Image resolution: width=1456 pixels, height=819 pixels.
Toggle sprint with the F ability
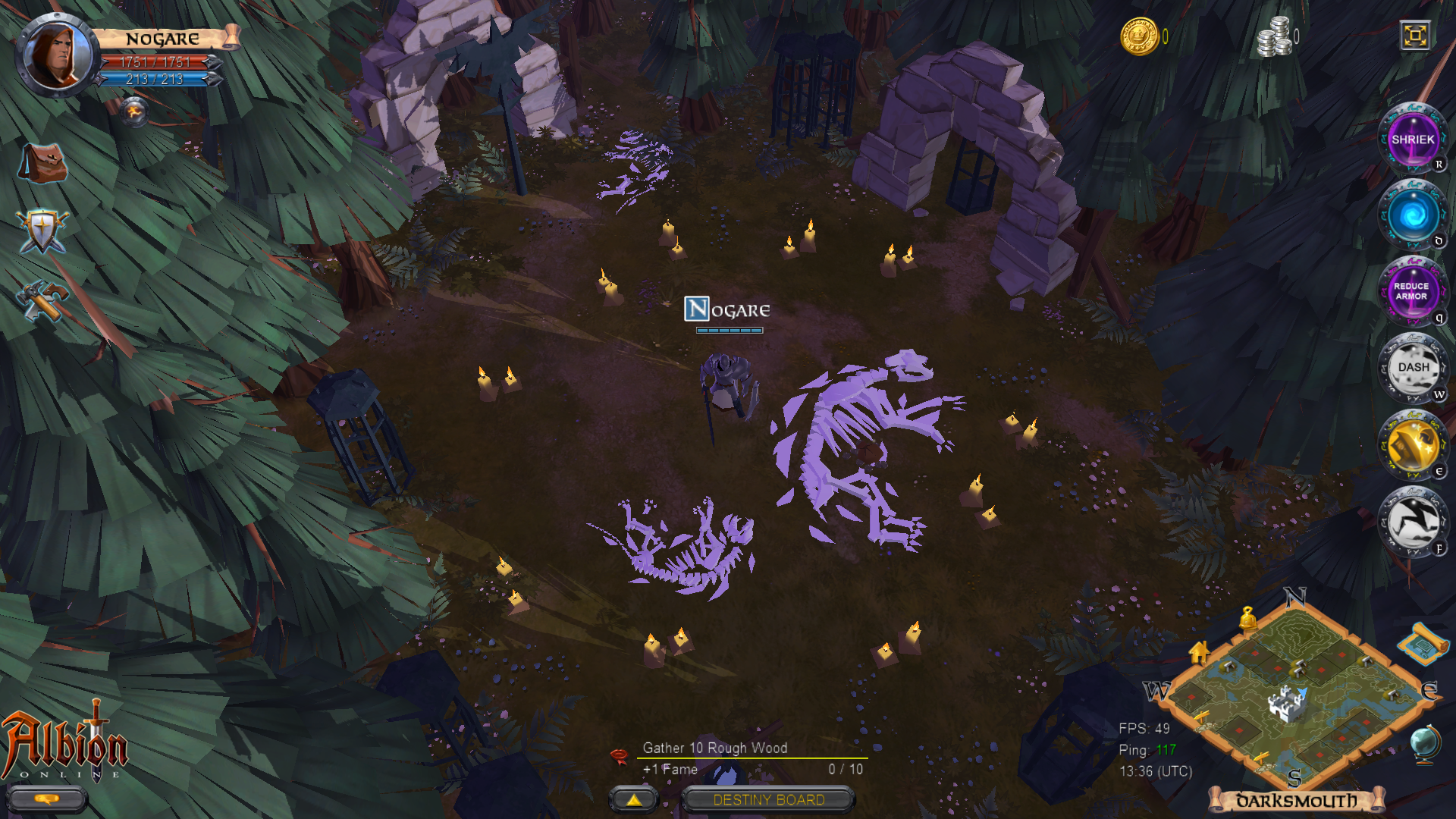pos(1413,521)
